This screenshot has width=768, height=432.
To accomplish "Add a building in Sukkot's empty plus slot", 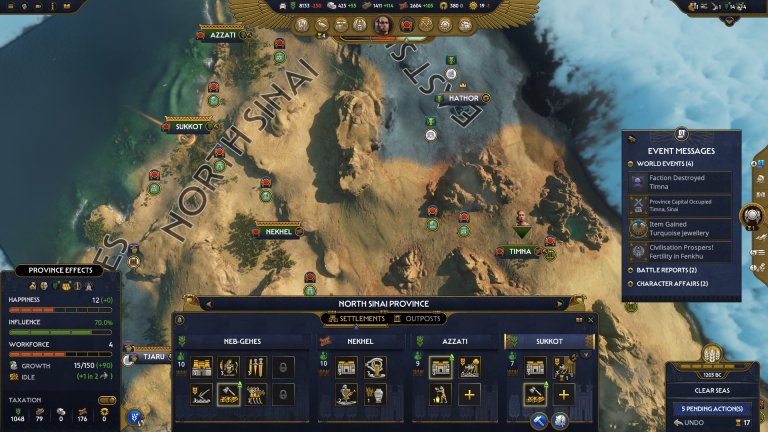I will click(563, 394).
